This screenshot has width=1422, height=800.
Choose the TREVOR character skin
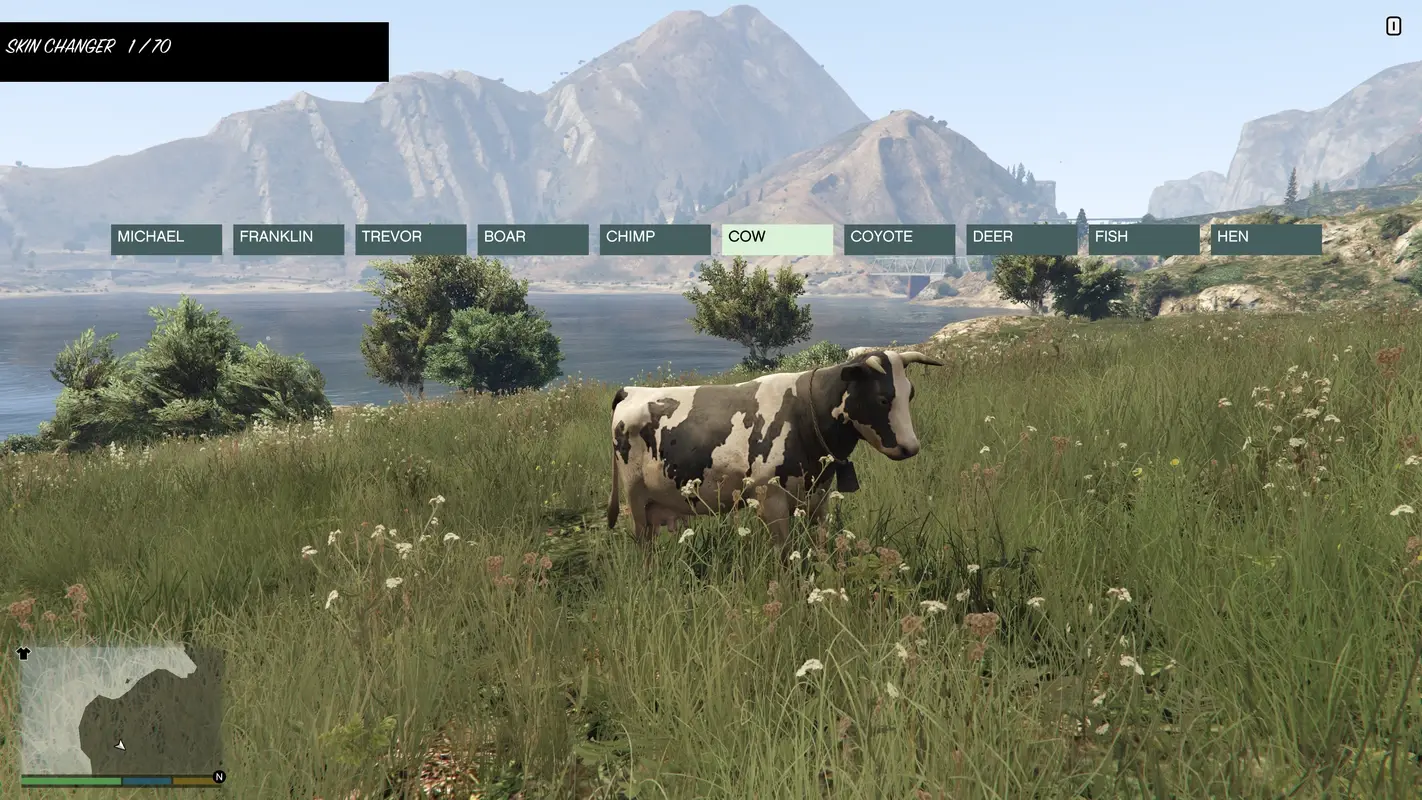(410, 237)
